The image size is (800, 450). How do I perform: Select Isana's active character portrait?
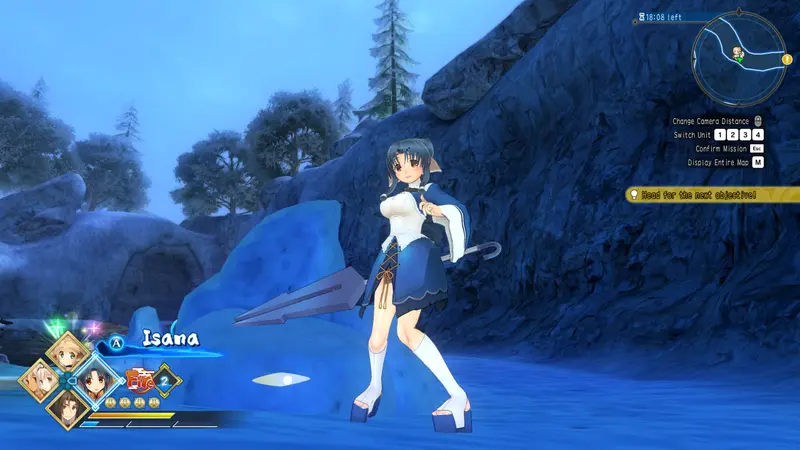98,380
